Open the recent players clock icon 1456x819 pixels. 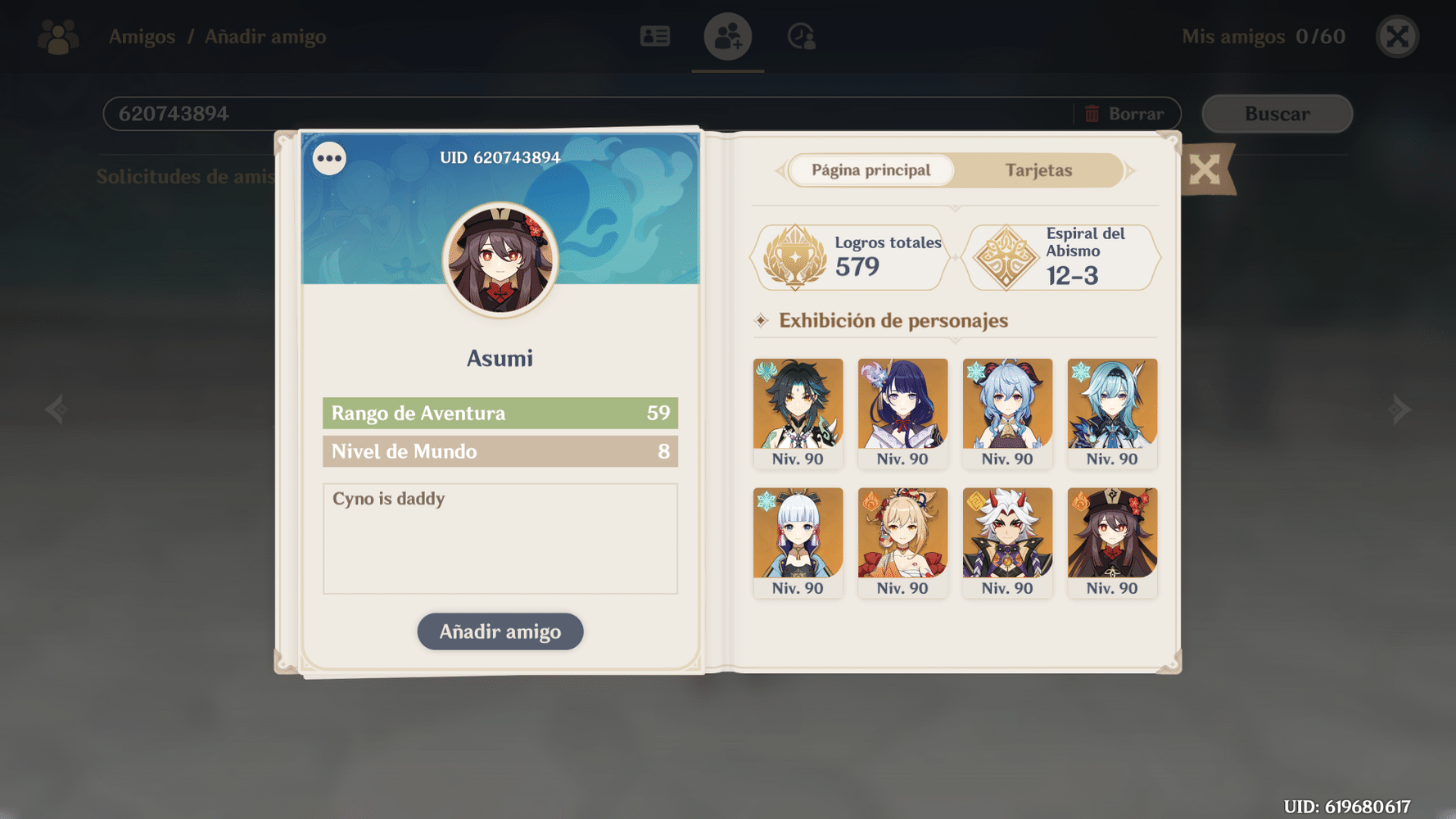click(800, 36)
